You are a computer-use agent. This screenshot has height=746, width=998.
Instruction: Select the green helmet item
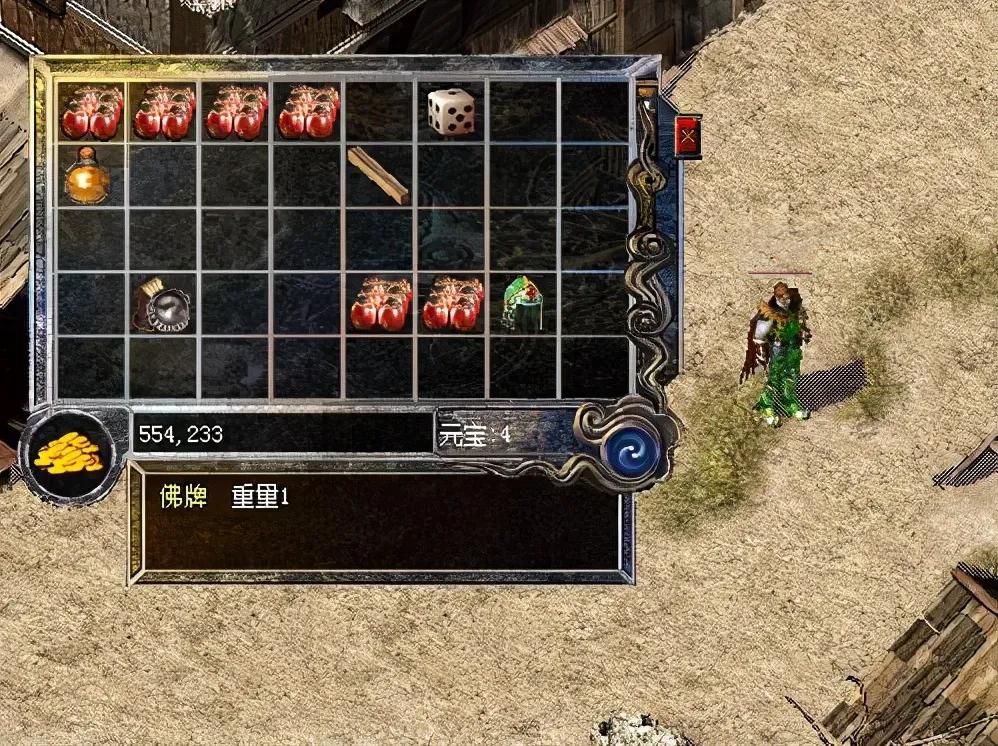[x=521, y=302]
